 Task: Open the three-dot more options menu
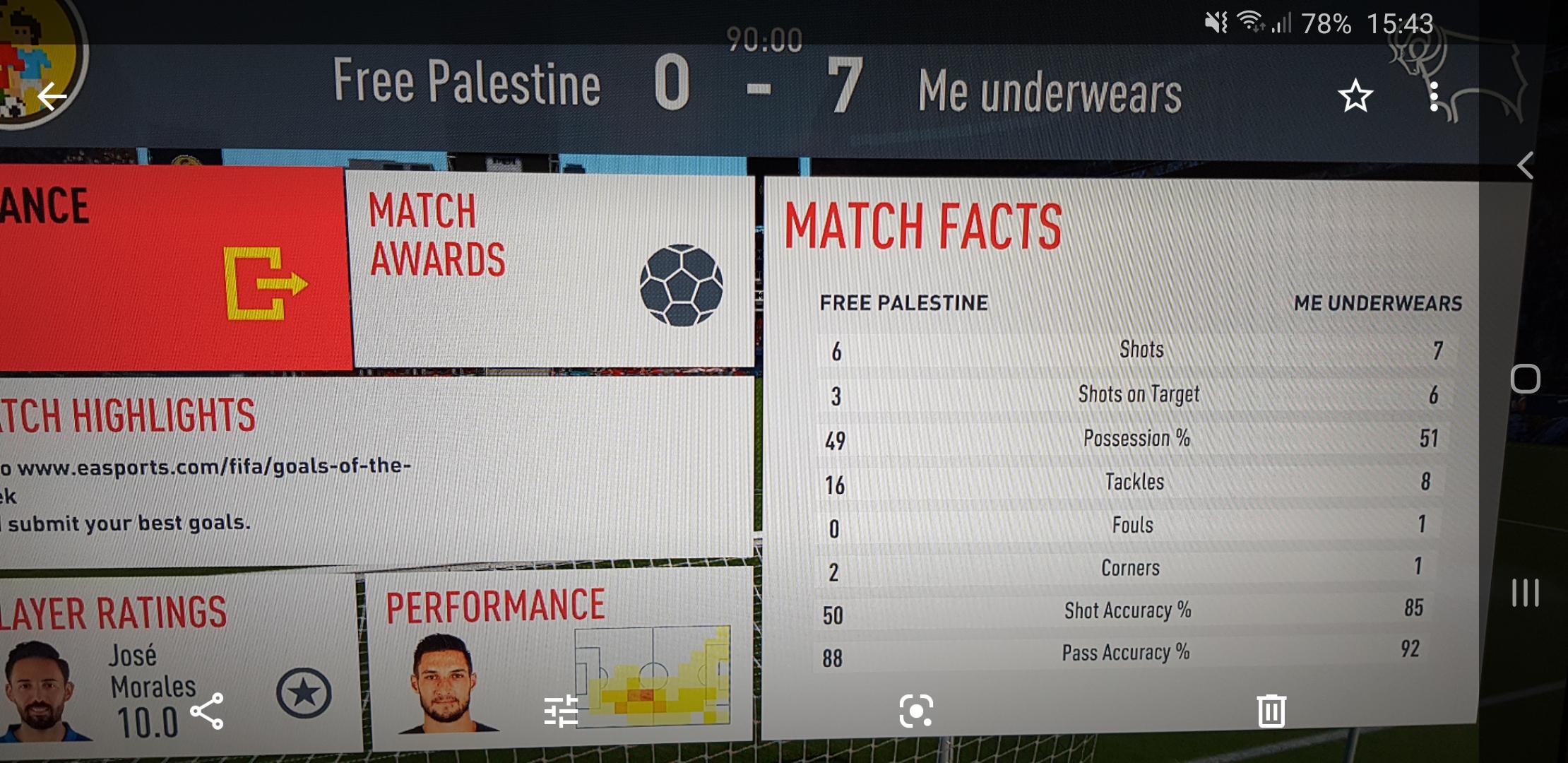[x=1433, y=96]
